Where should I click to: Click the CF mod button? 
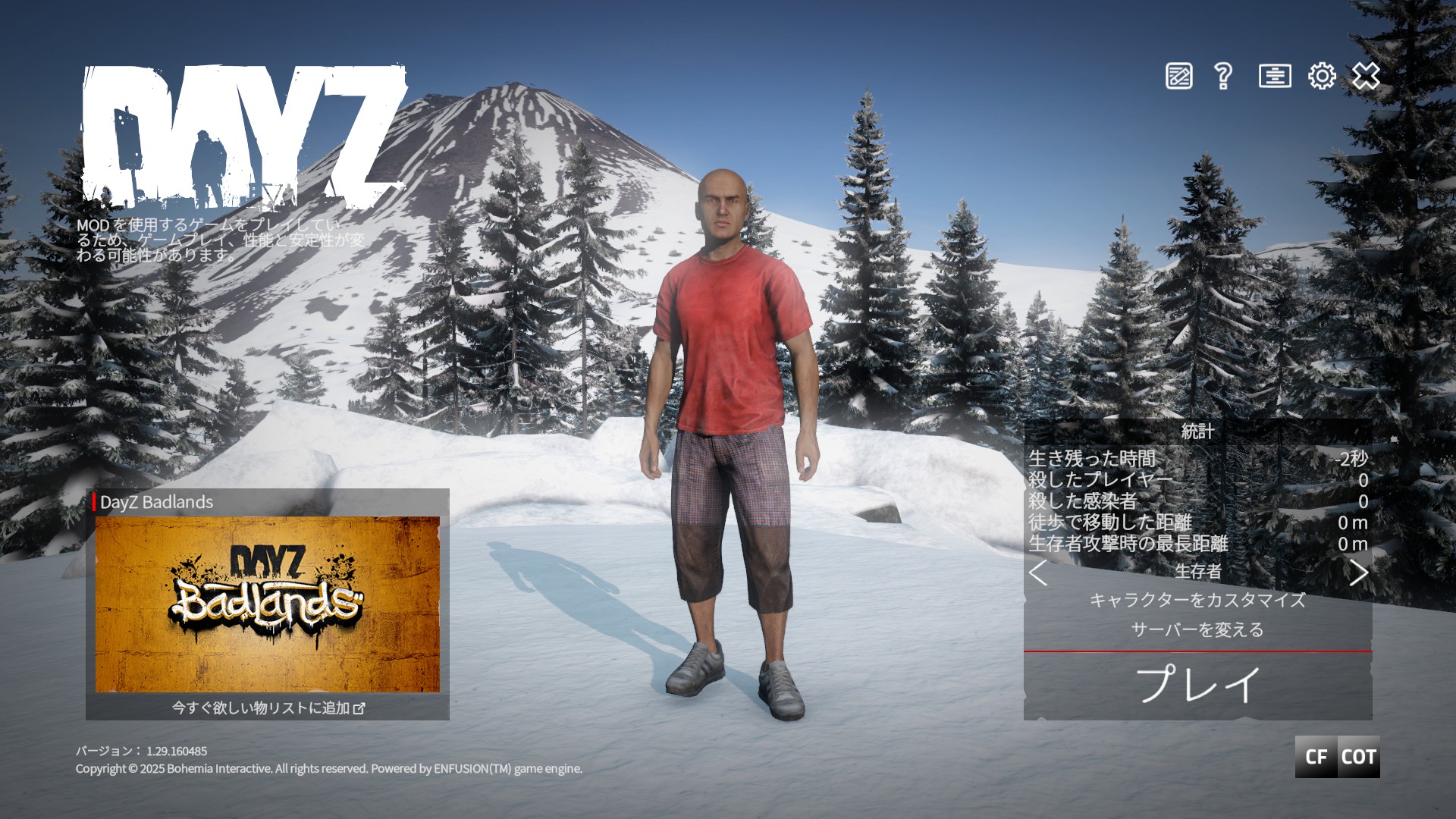pyautogui.click(x=1316, y=757)
